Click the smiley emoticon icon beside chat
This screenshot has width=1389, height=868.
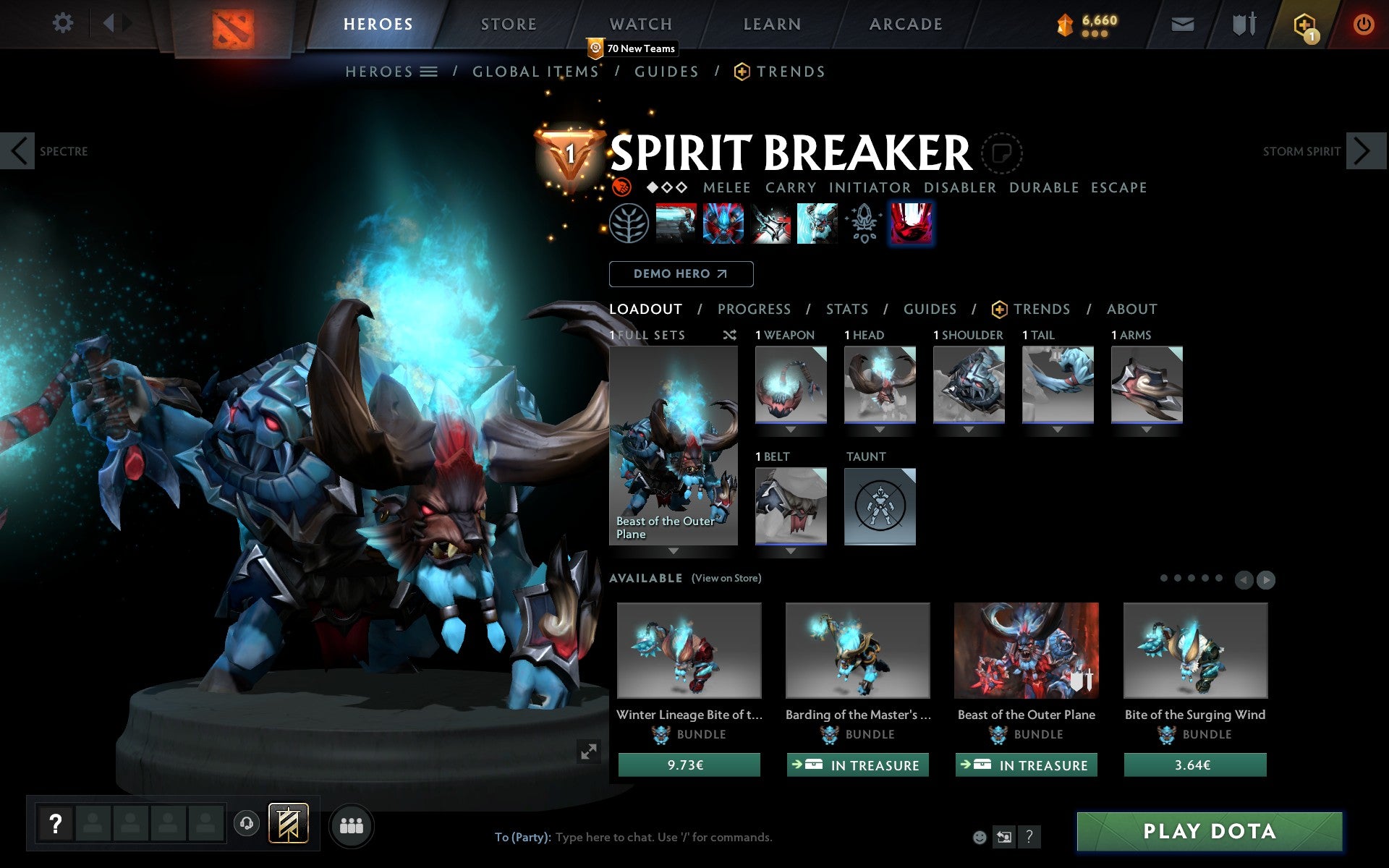[x=980, y=836]
